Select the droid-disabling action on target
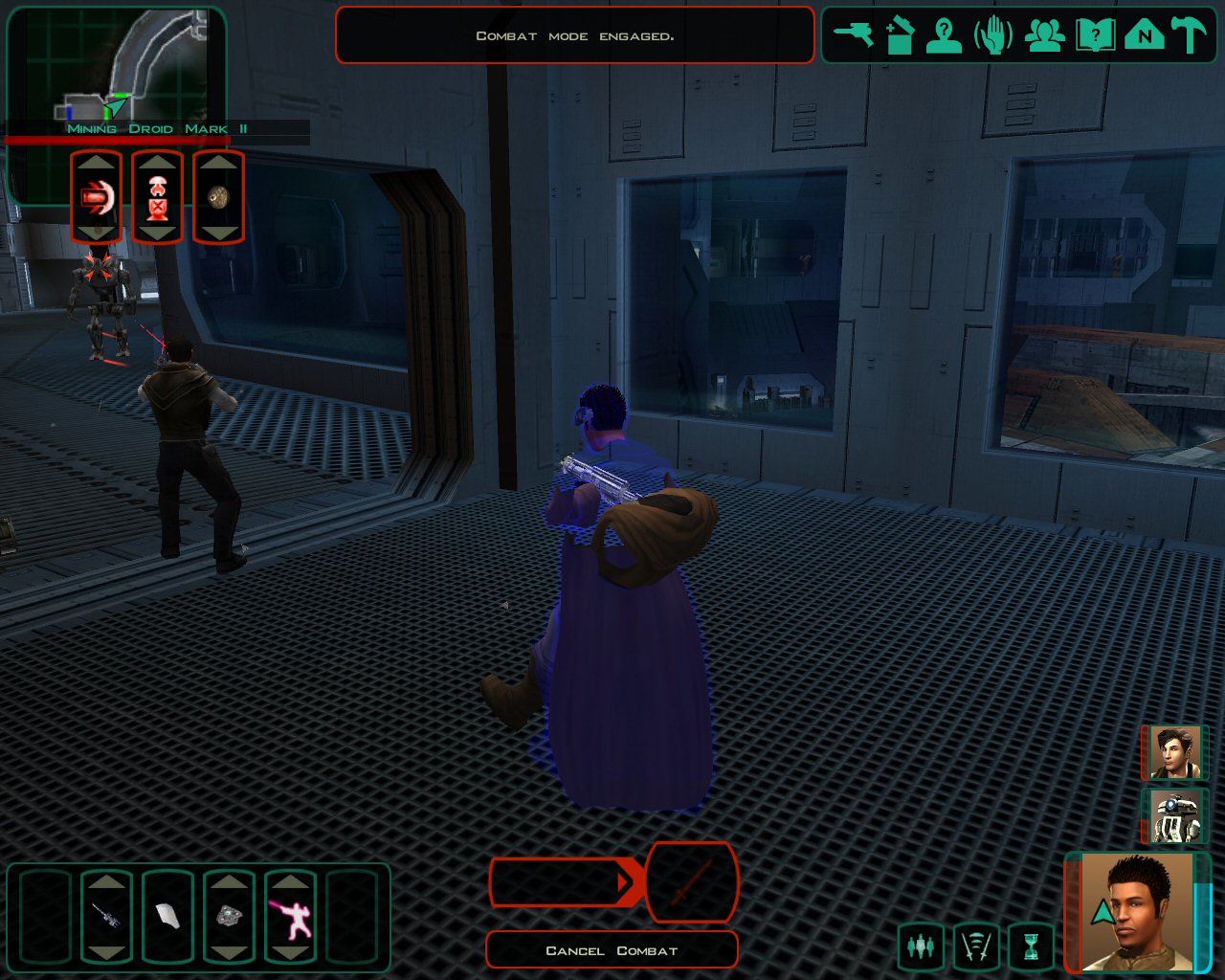Screen dimensions: 1225x980 click(x=157, y=197)
